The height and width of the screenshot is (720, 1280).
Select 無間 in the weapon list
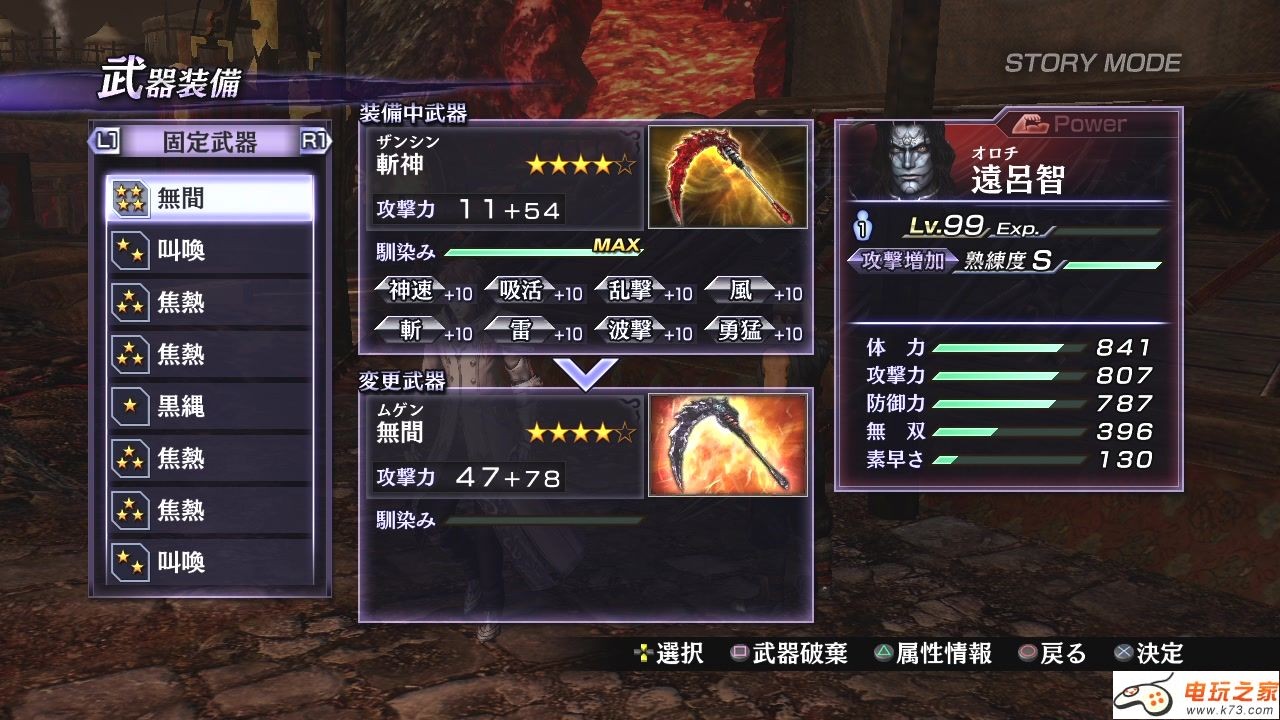click(210, 199)
